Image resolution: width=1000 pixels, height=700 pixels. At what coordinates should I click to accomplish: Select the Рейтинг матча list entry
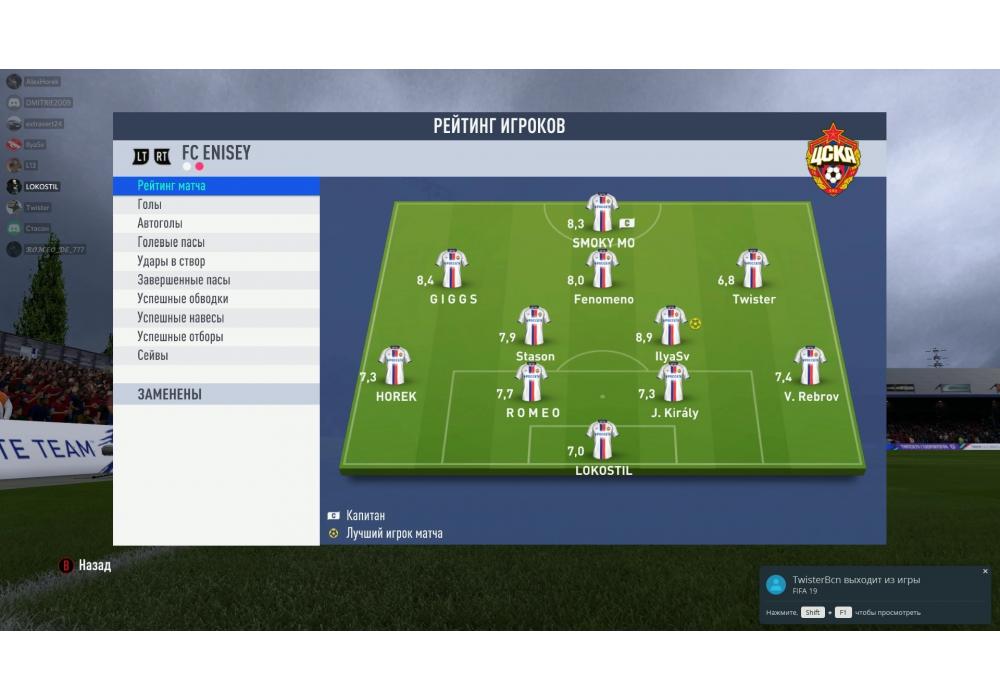point(216,186)
